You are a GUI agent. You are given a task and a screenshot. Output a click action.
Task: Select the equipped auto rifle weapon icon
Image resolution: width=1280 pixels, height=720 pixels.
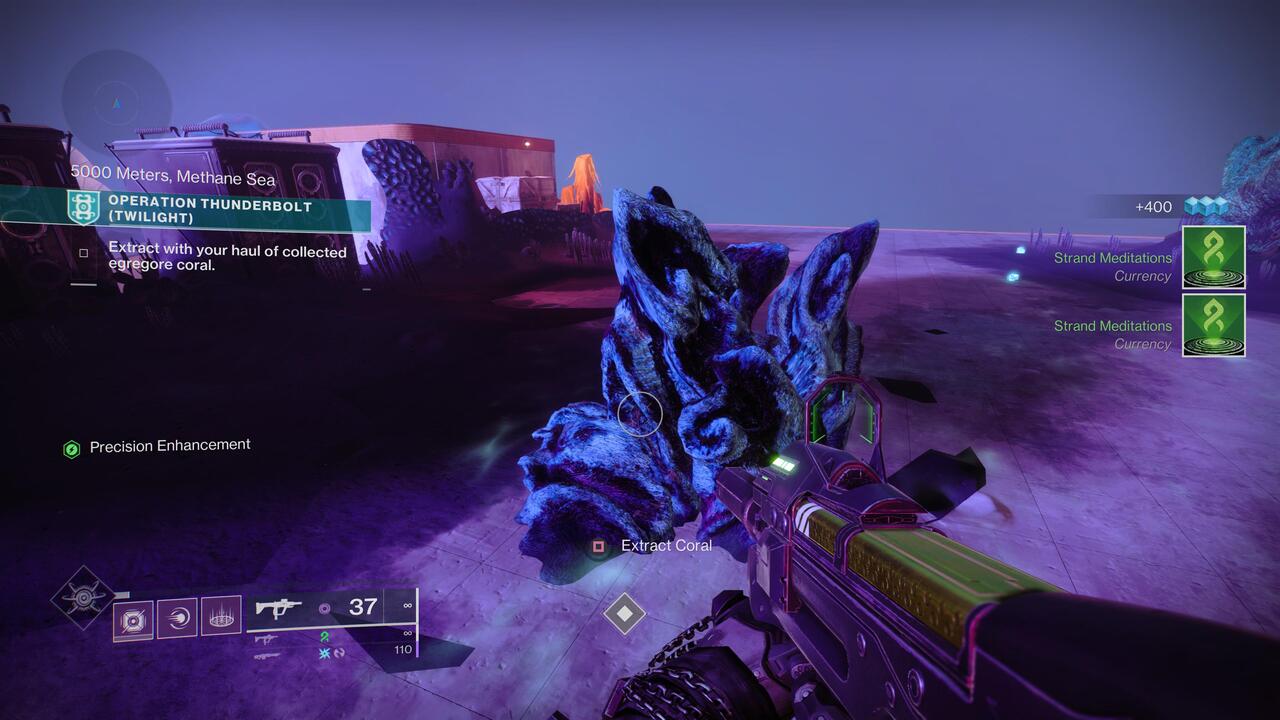click(x=279, y=608)
